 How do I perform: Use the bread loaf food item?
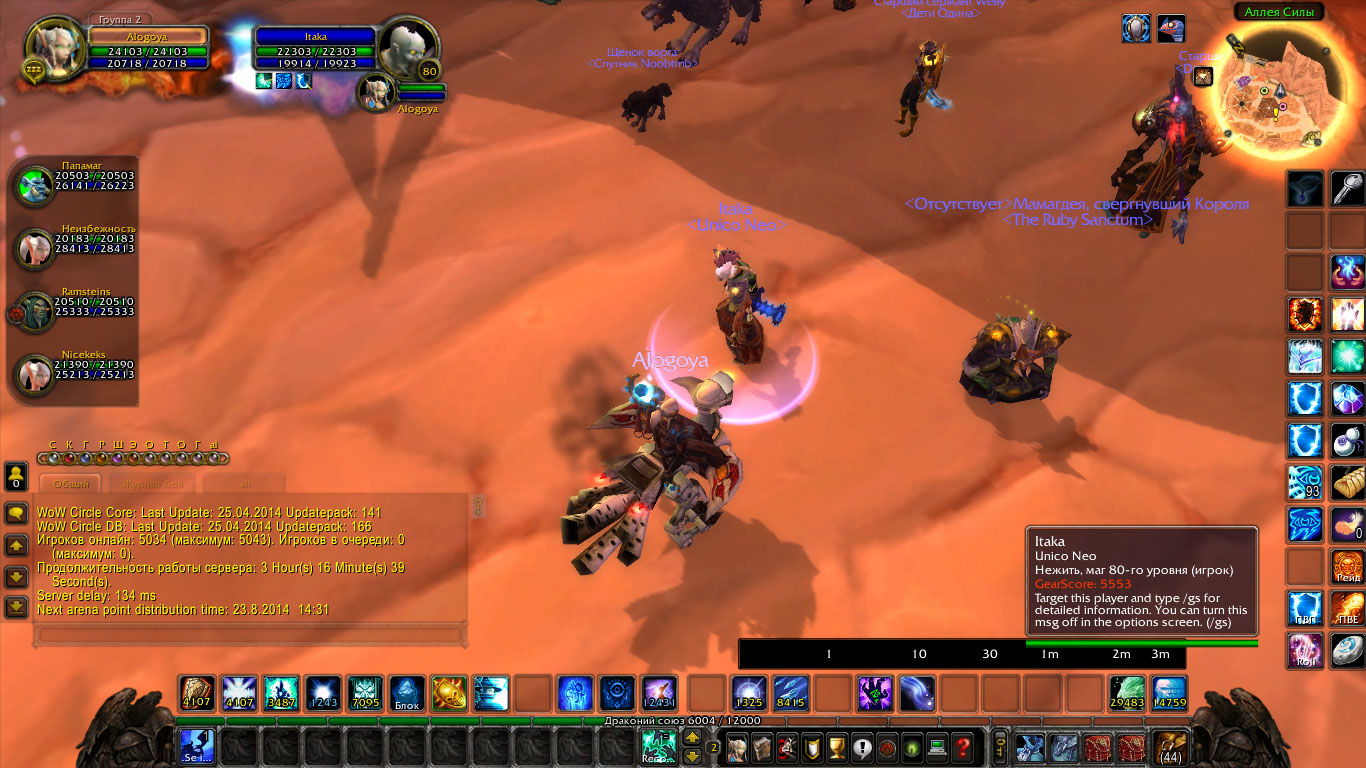[1347, 482]
